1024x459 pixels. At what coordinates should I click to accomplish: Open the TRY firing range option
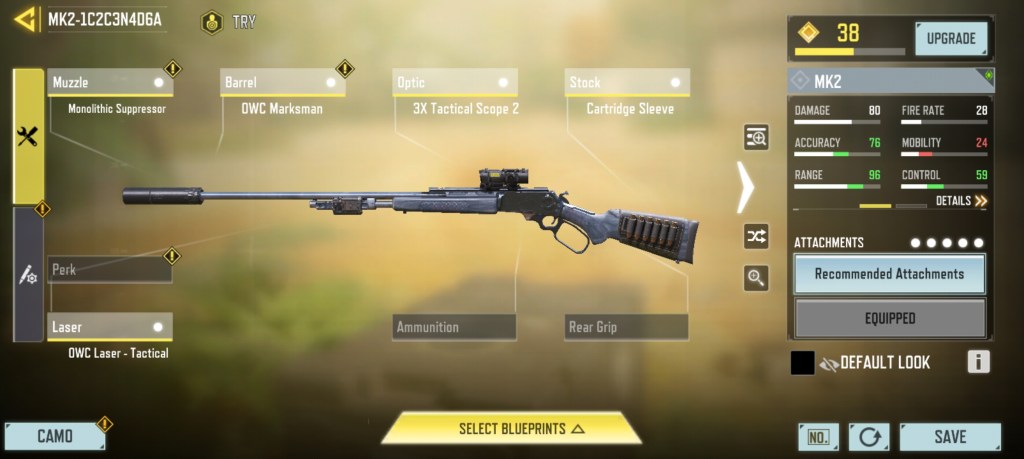tap(228, 22)
